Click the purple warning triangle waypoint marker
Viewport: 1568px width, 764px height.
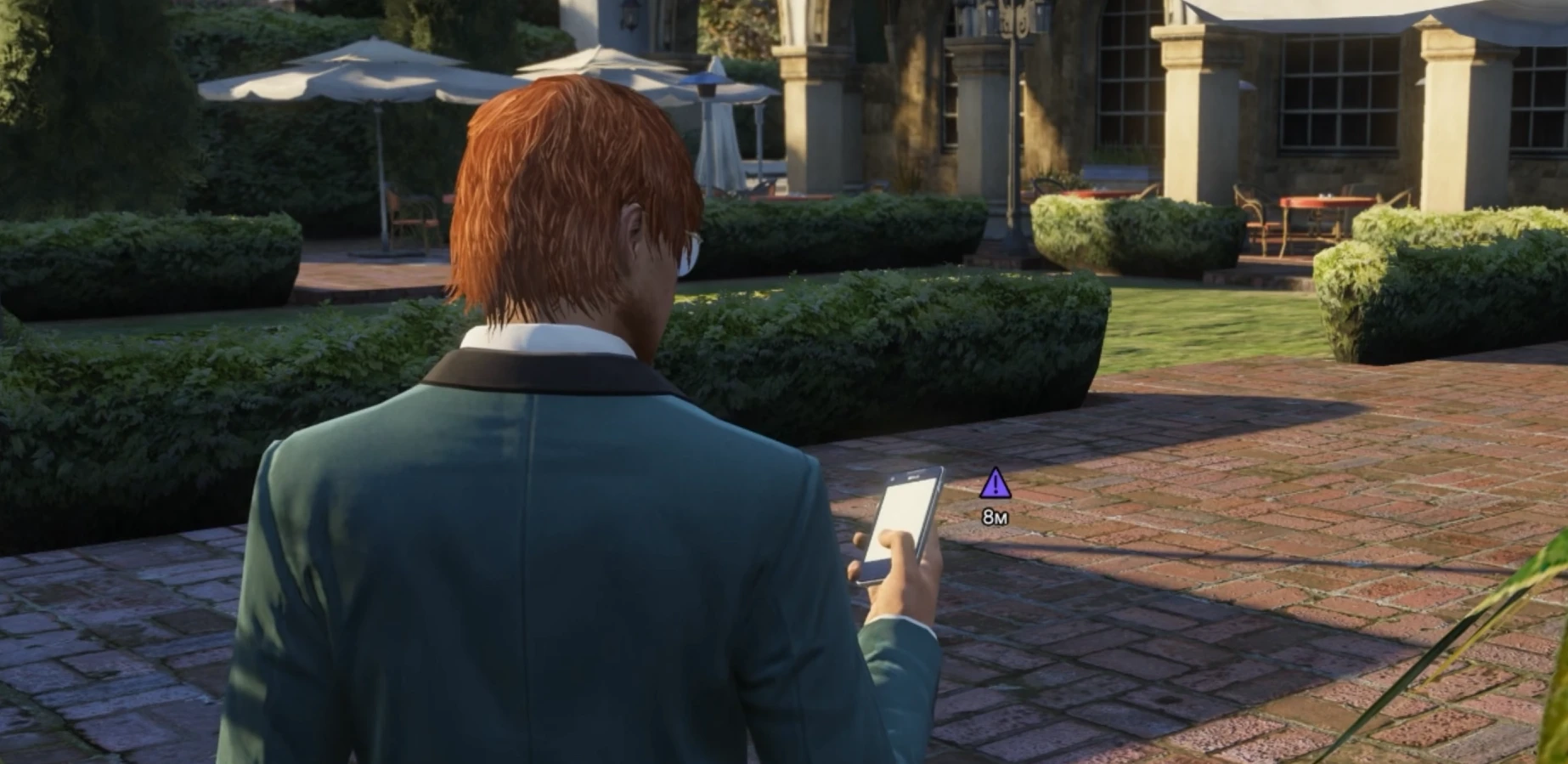coord(994,484)
